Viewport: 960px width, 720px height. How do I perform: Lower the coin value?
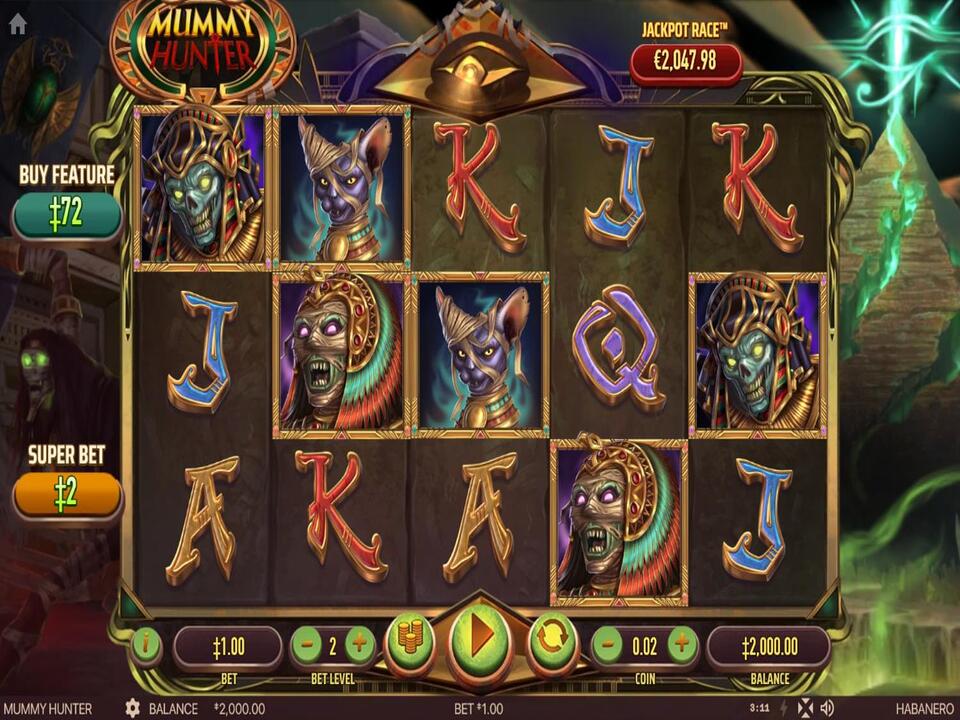(608, 646)
